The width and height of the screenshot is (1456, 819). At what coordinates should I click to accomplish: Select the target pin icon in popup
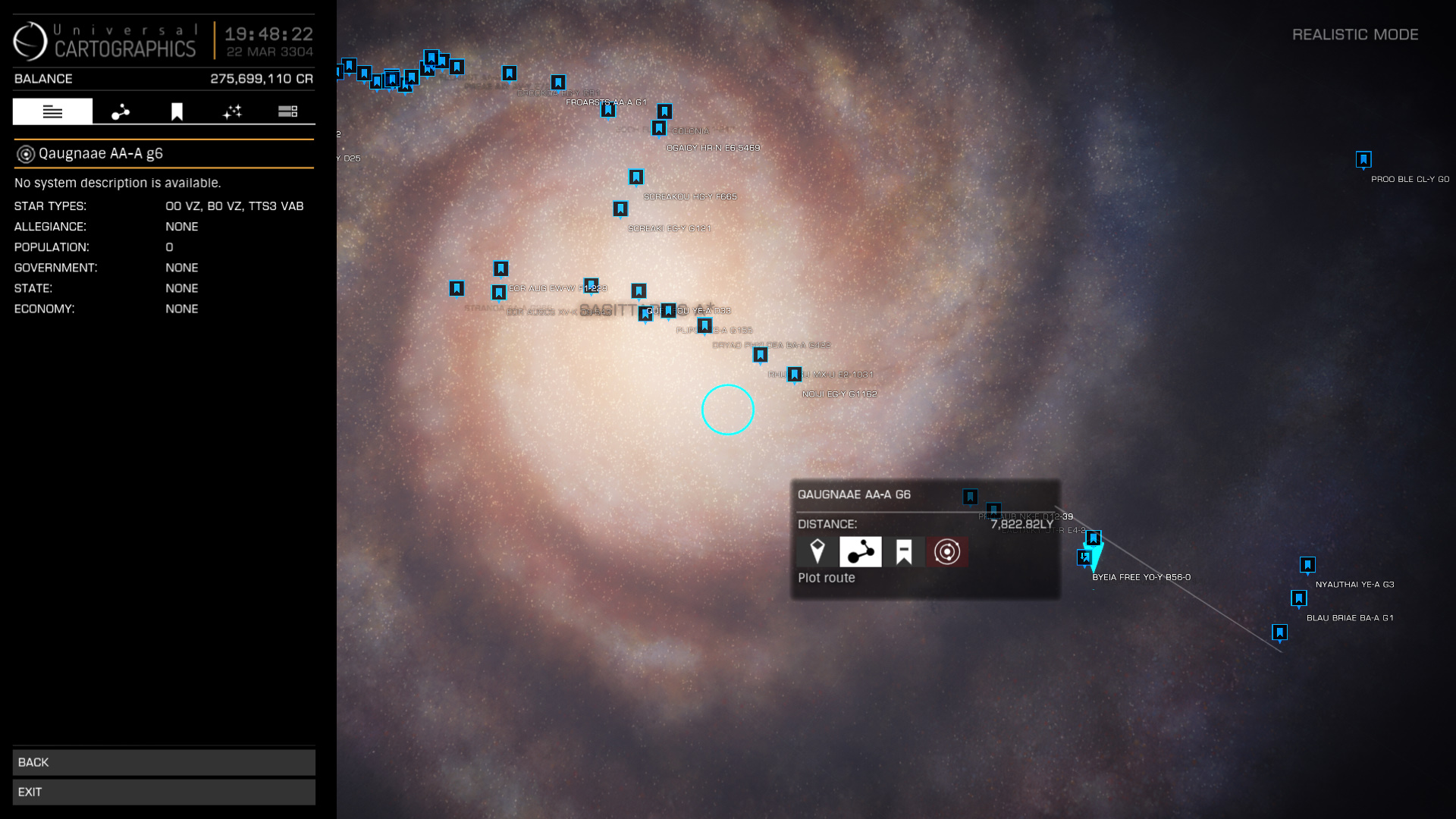point(817,552)
